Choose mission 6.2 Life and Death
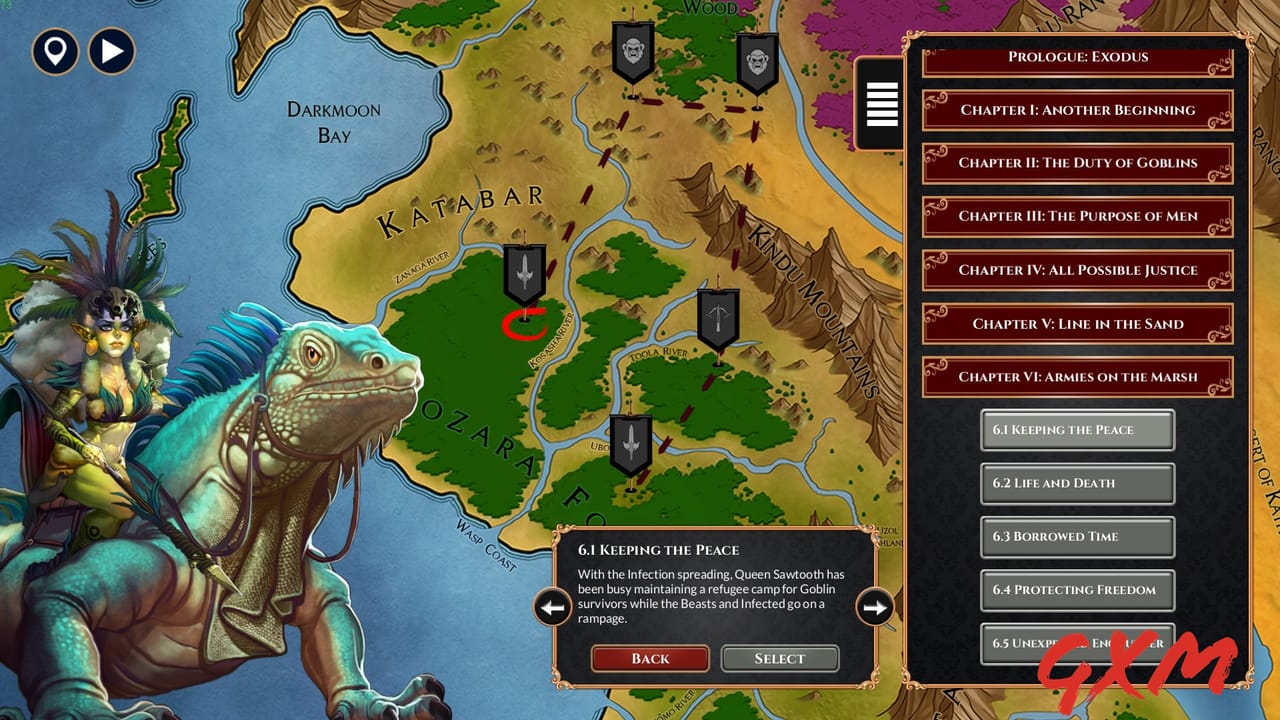1280x720 pixels. point(1077,483)
